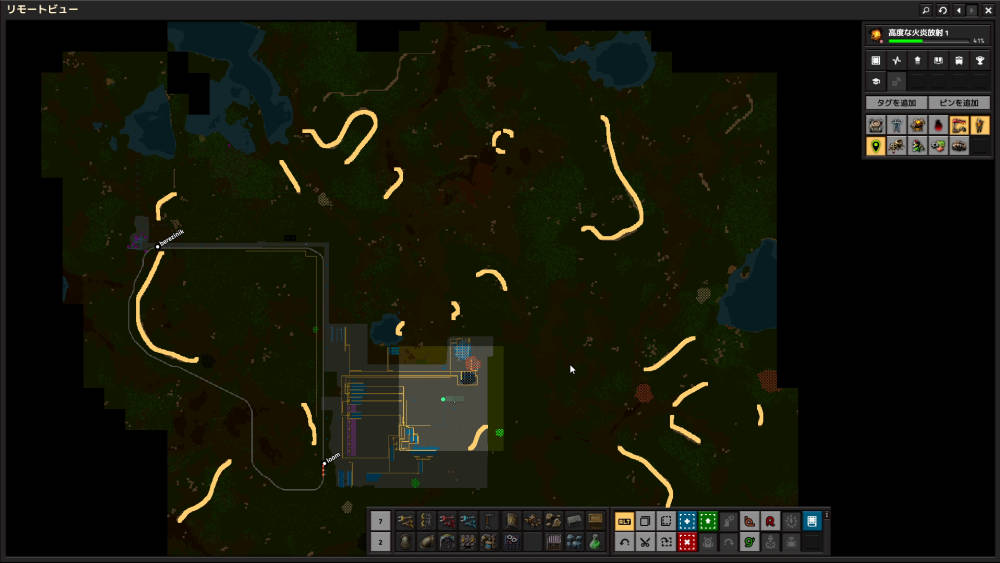Open map search with the magnifier icon

[x=926, y=10]
